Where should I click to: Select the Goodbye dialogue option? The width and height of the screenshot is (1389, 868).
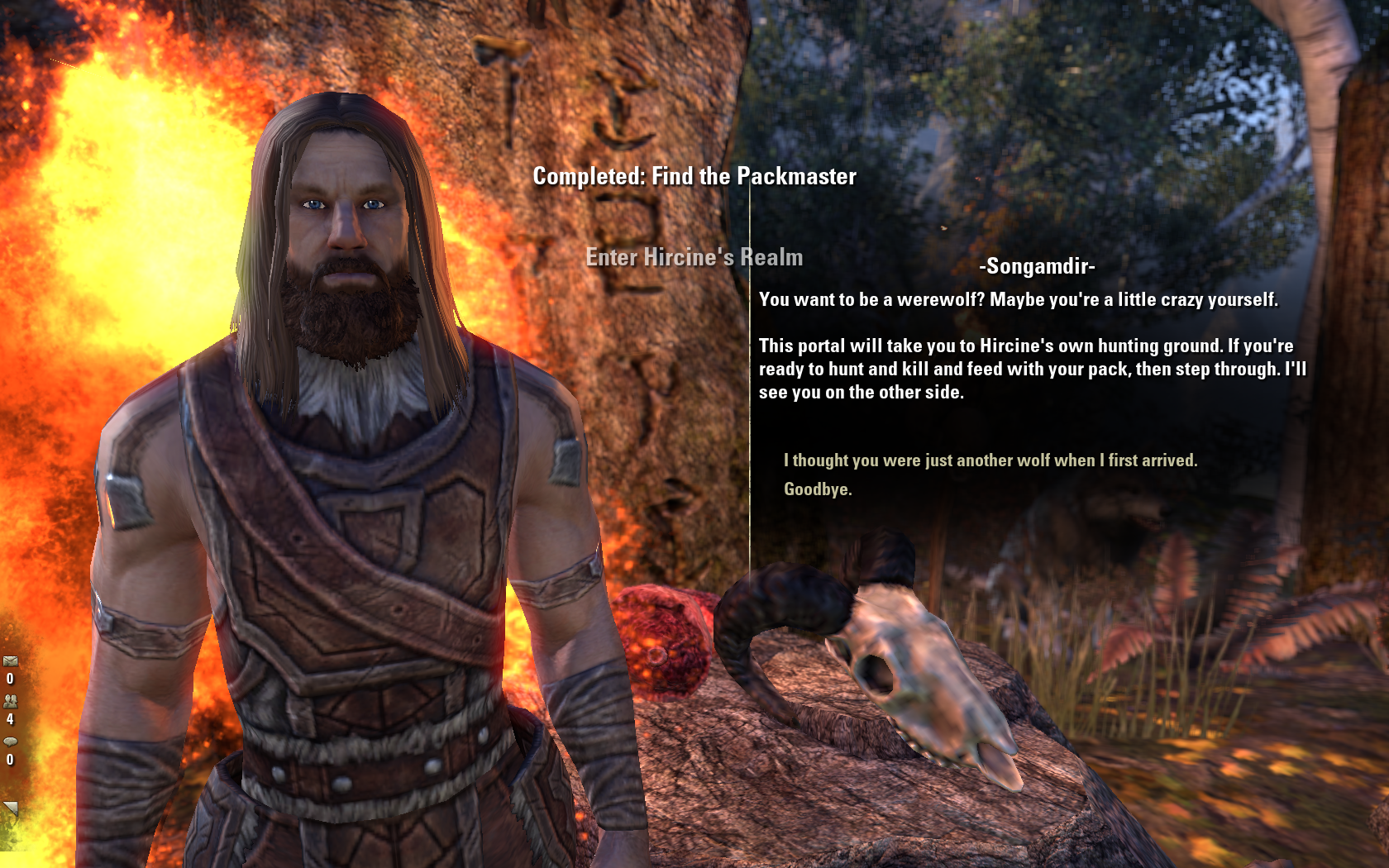coord(817,489)
